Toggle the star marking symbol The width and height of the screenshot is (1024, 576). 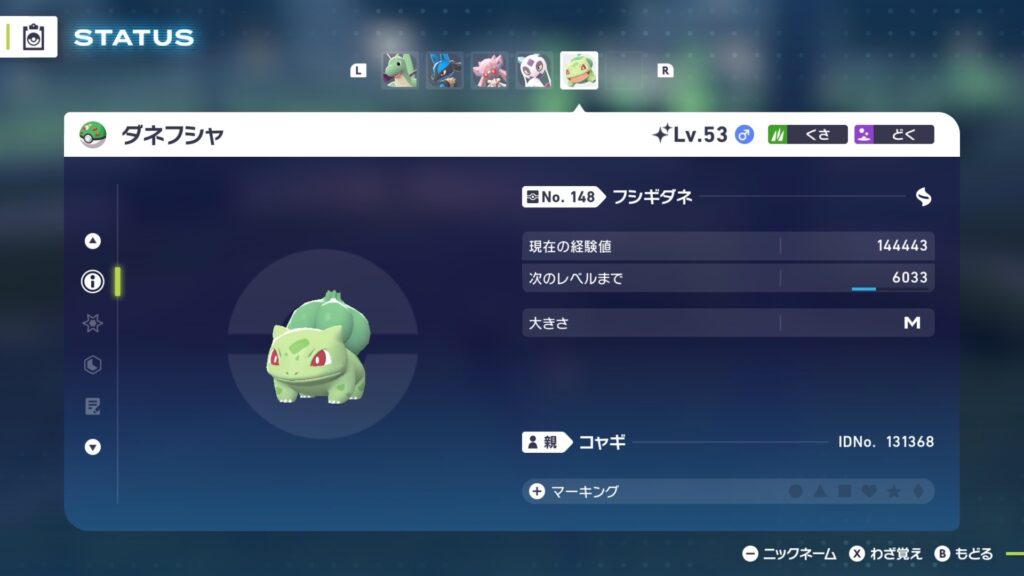[893, 492]
